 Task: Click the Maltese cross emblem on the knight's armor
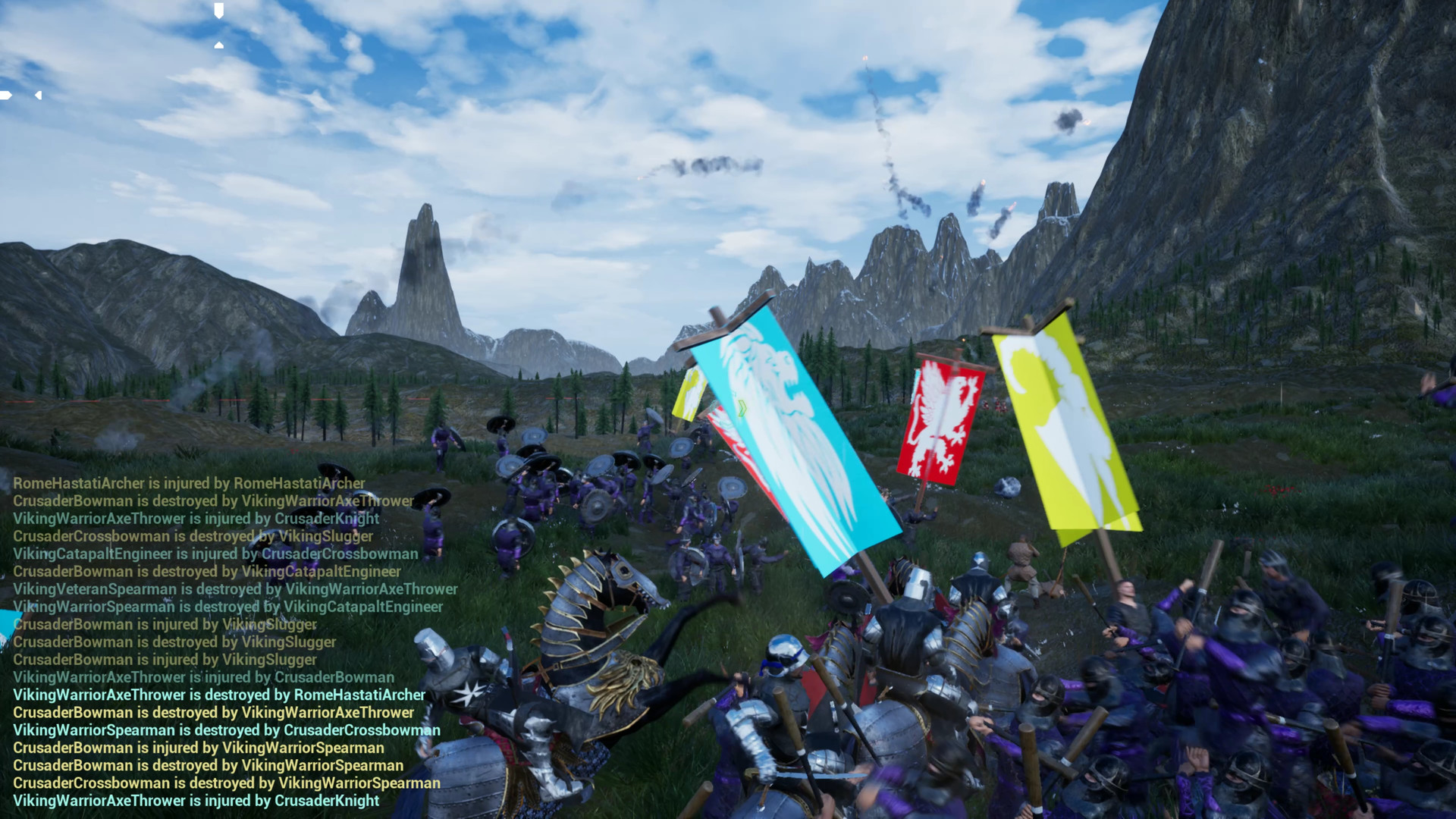tap(469, 693)
